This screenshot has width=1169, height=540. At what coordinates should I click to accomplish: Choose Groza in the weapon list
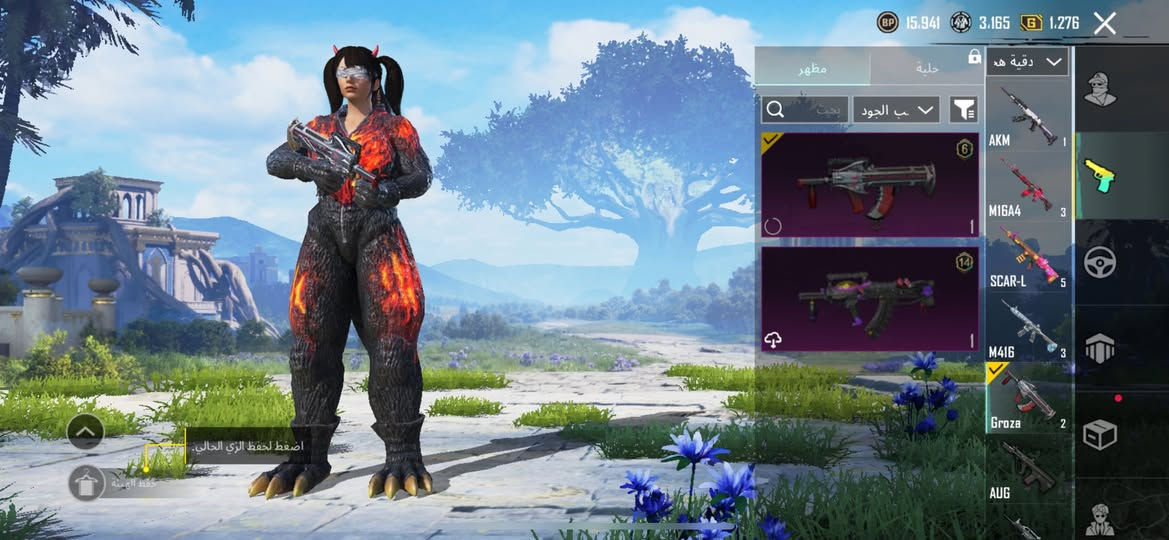[x=1027, y=398]
